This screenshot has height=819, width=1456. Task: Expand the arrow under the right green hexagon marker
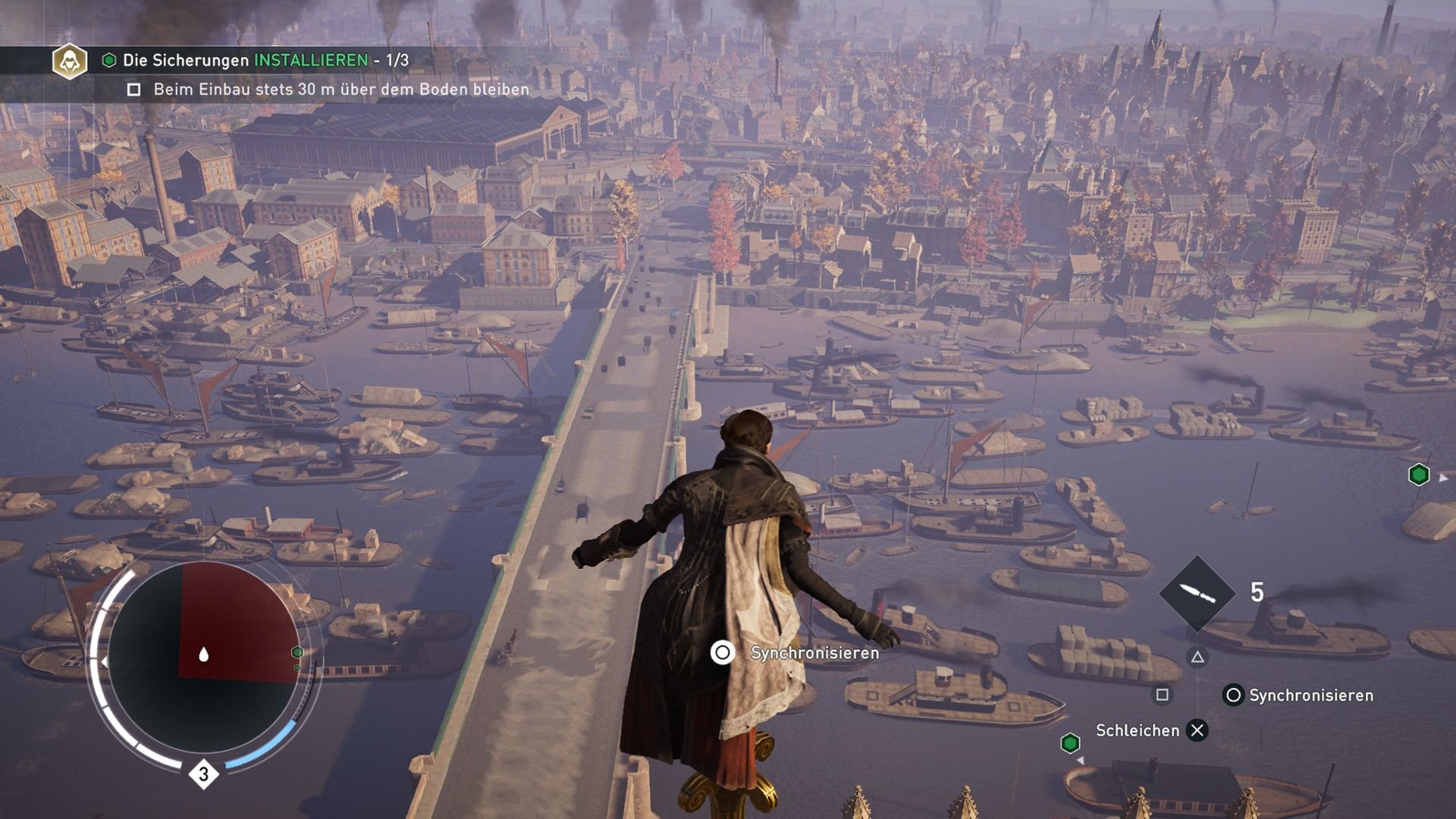1081,761
